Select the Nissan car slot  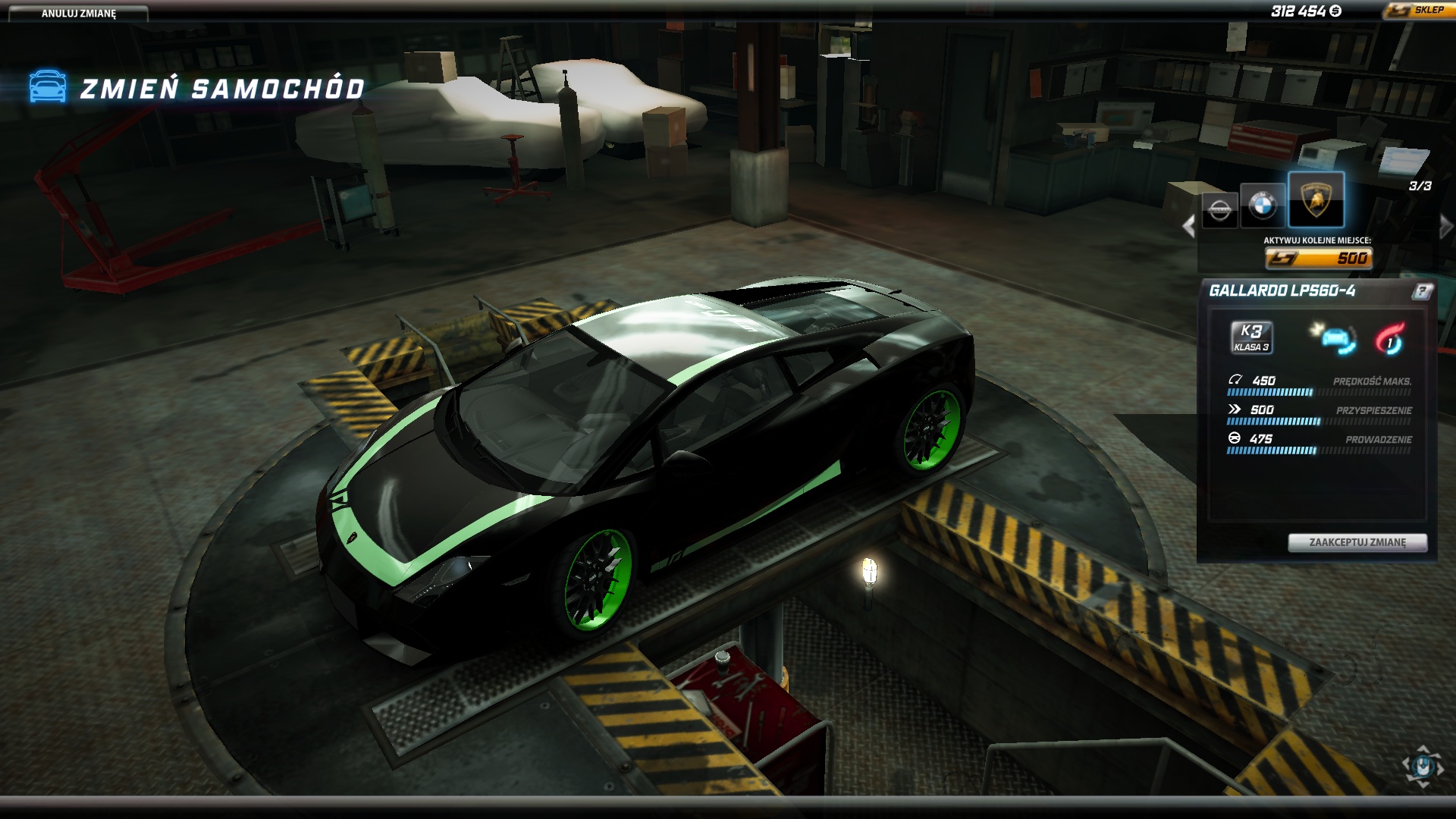point(1219,208)
